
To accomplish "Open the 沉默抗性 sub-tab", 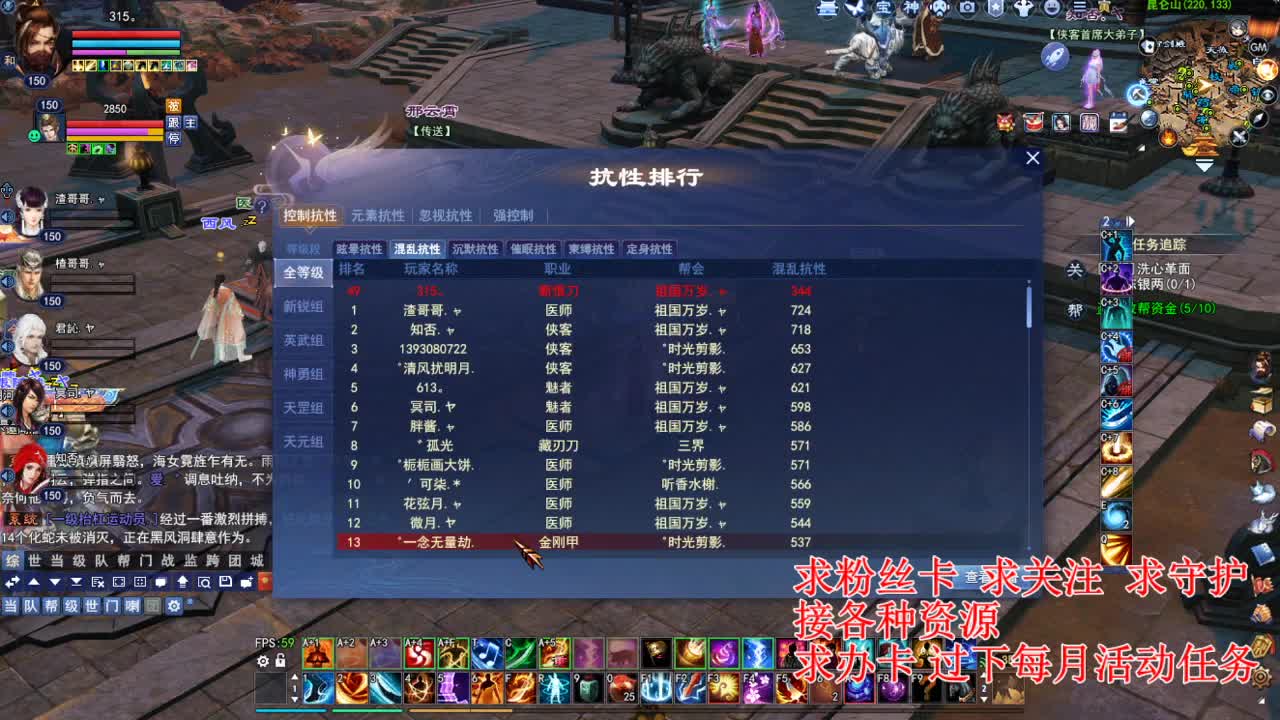I will click(477, 248).
